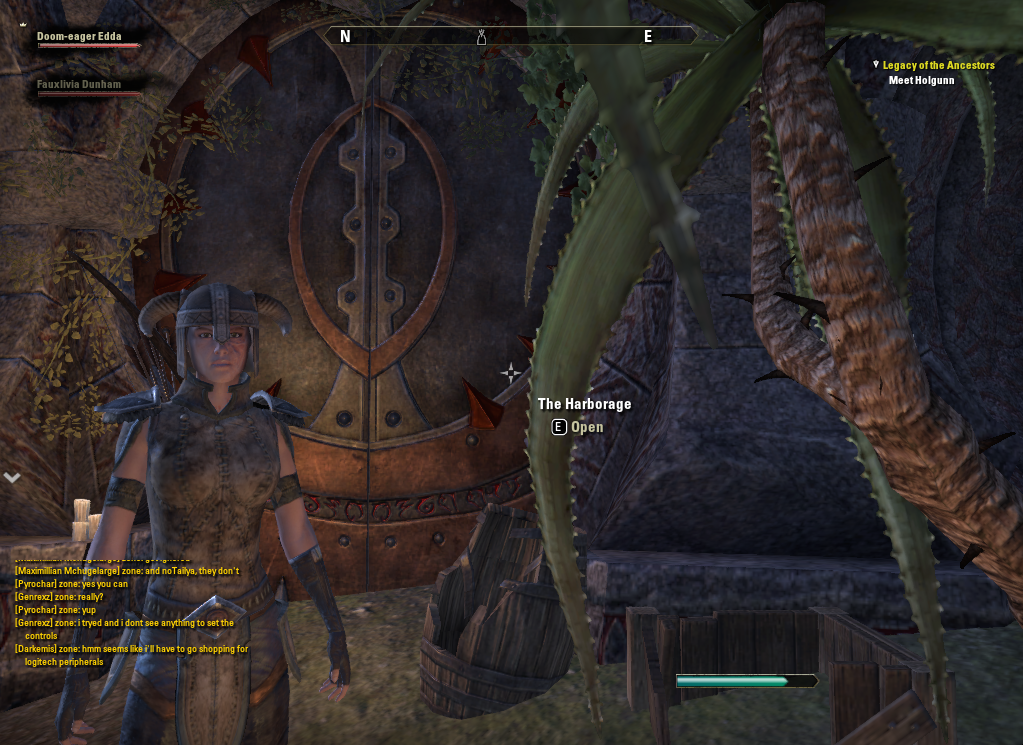The width and height of the screenshot is (1023, 745).
Task: Select Doom-eager Edda's group frame
Action: click(79, 38)
